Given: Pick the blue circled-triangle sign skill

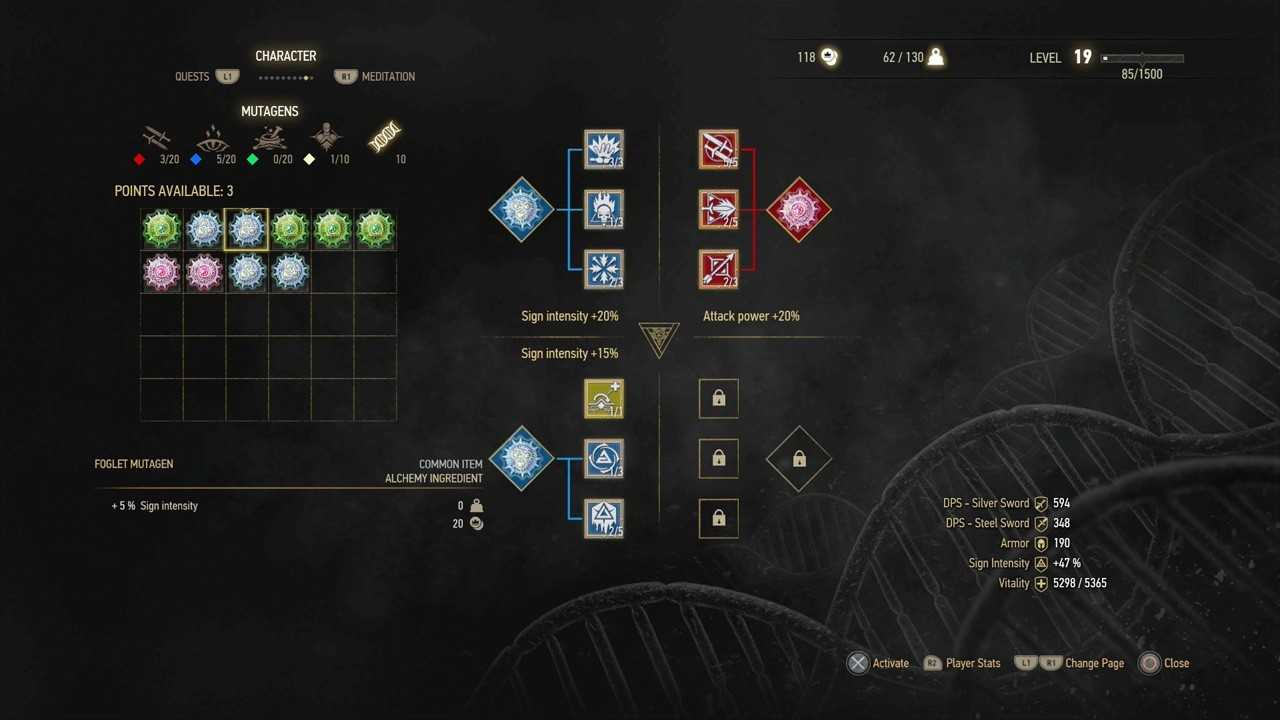Looking at the screenshot, I should [x=604, y=458].
